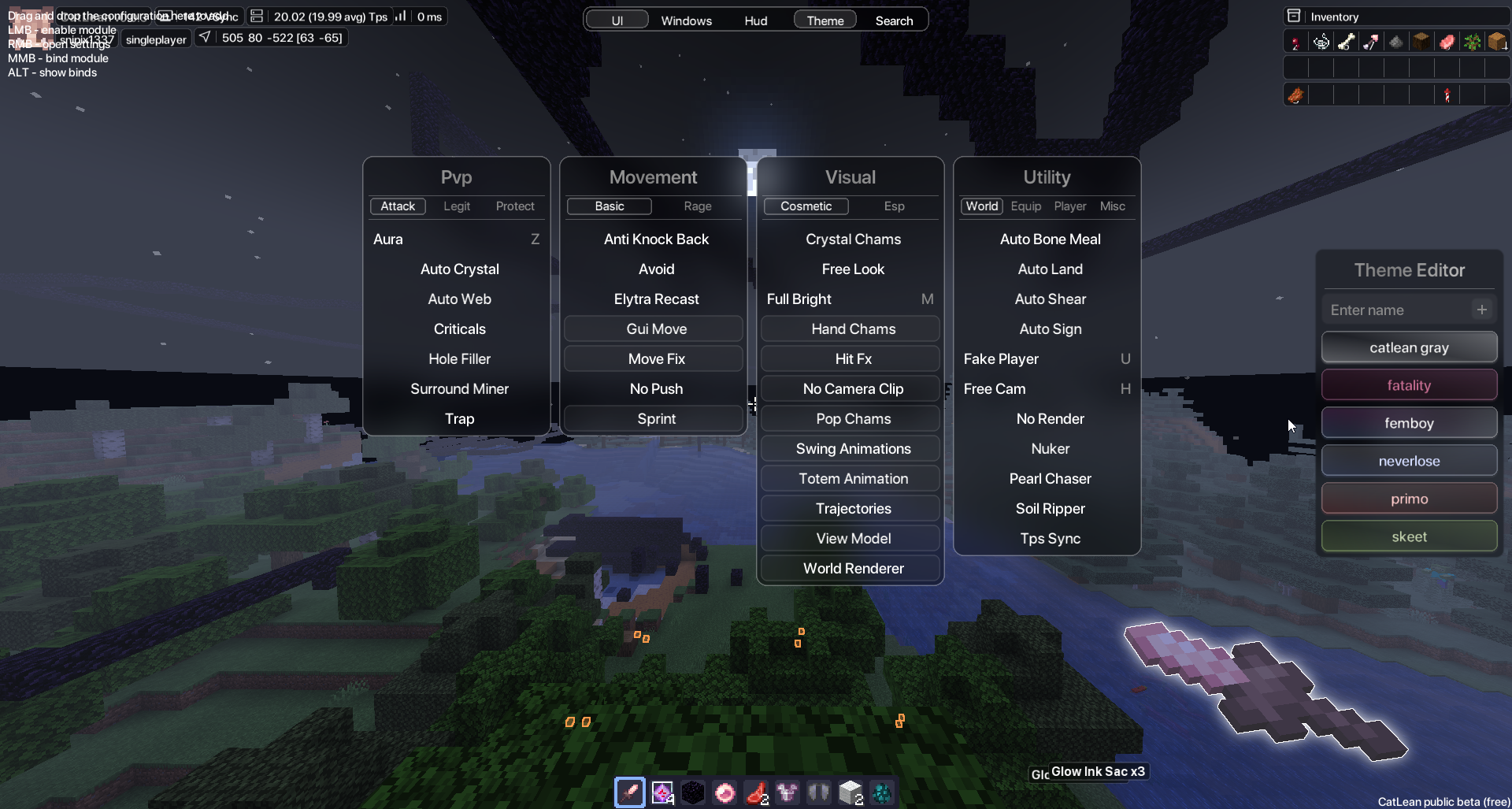The width and height of the screenshot is (1512, 809).
Task: Toggle the Sprint module
Action: (656, 419)
